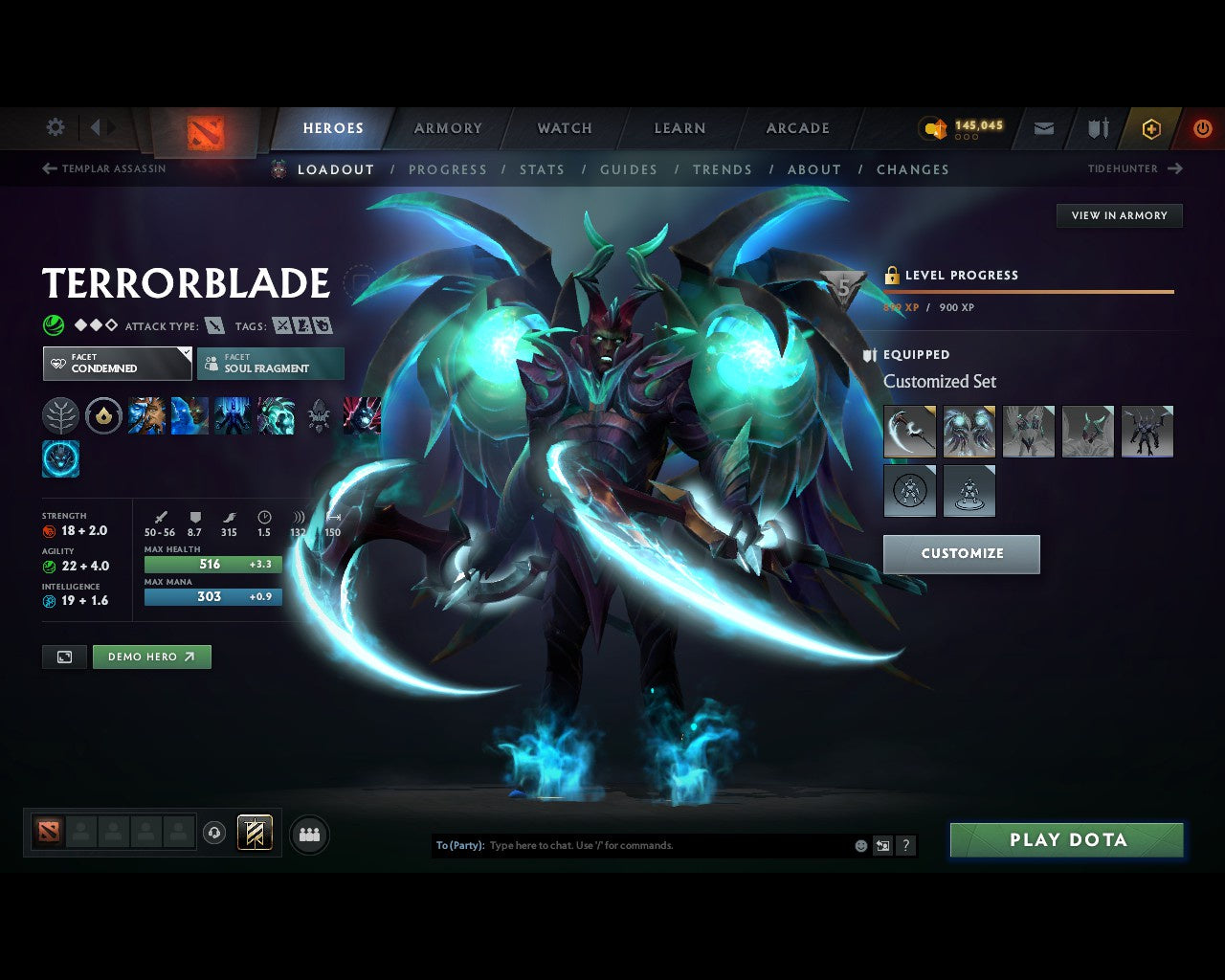Image resolution: width=1225 pixels, height=980 pixels.
Task: Open the party invite friends panel
Action: pos(309,834)
